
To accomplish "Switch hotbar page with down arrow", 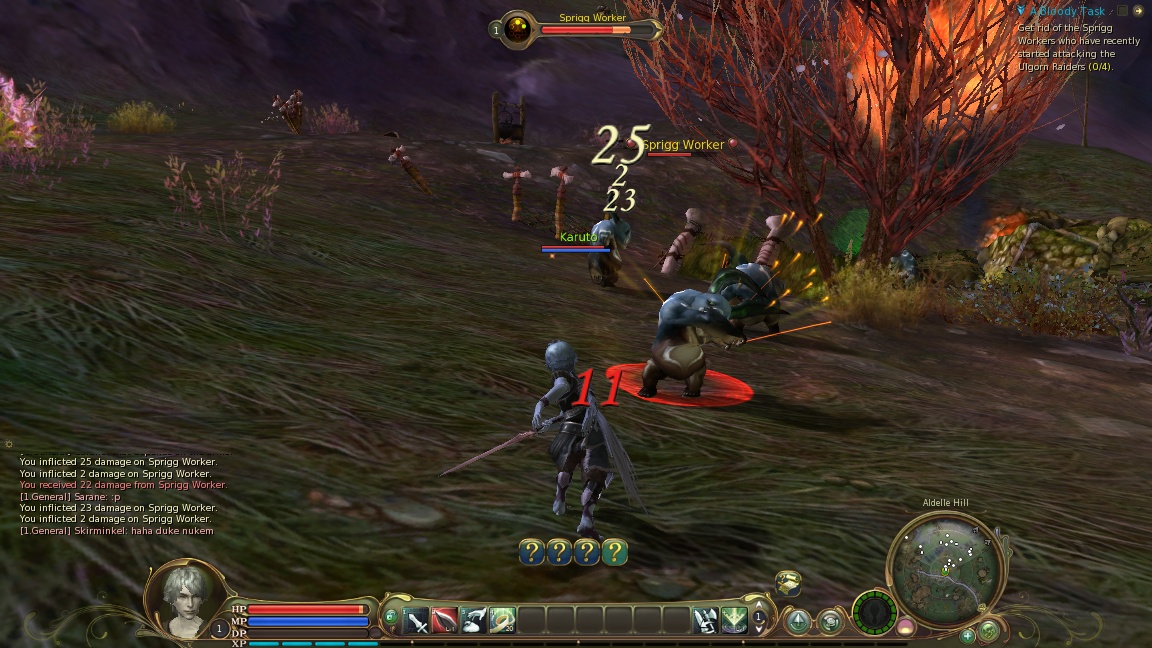I will tap(759, 630).
